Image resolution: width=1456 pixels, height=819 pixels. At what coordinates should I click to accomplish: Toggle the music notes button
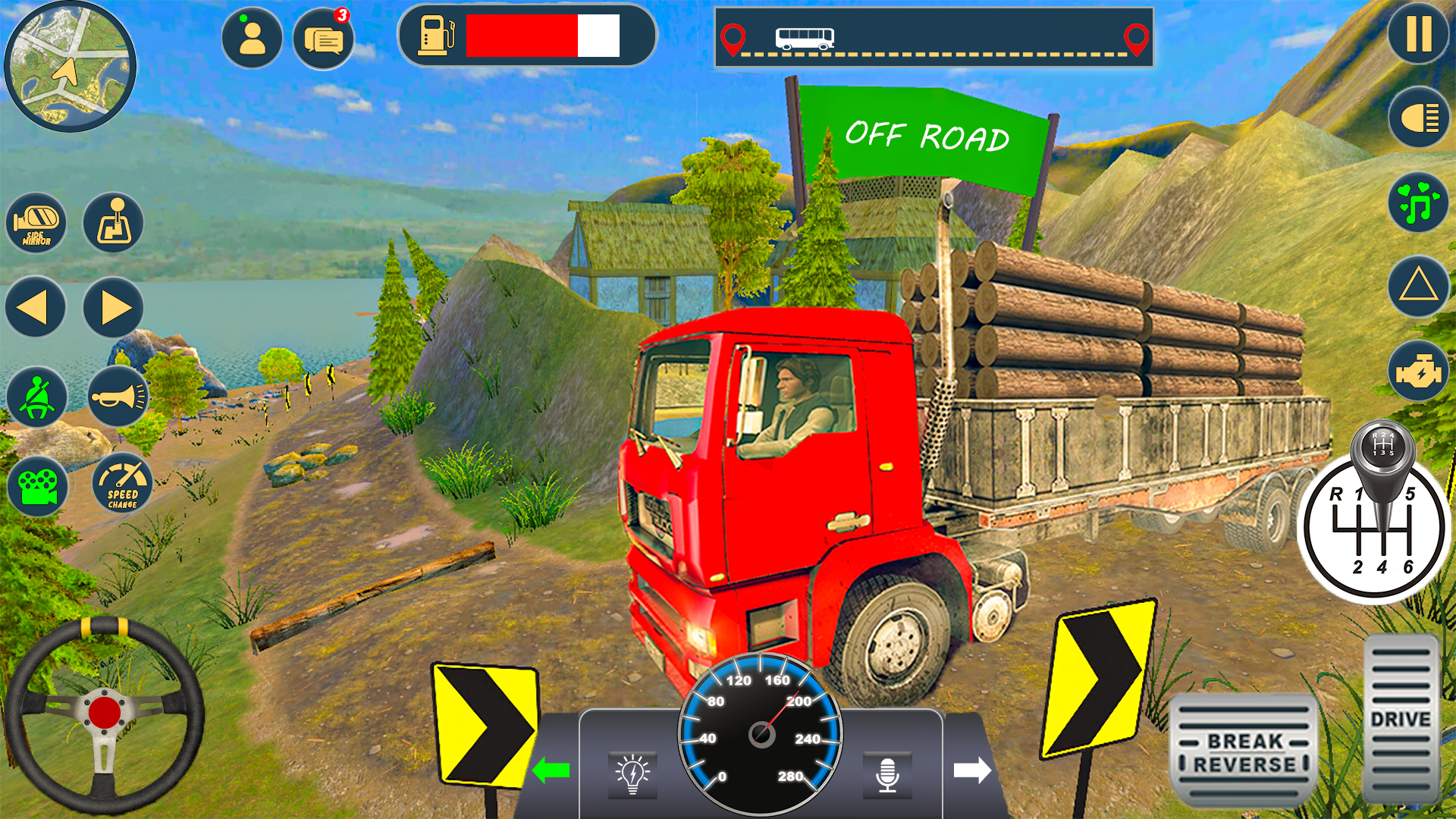click(x=1419, y=203)
